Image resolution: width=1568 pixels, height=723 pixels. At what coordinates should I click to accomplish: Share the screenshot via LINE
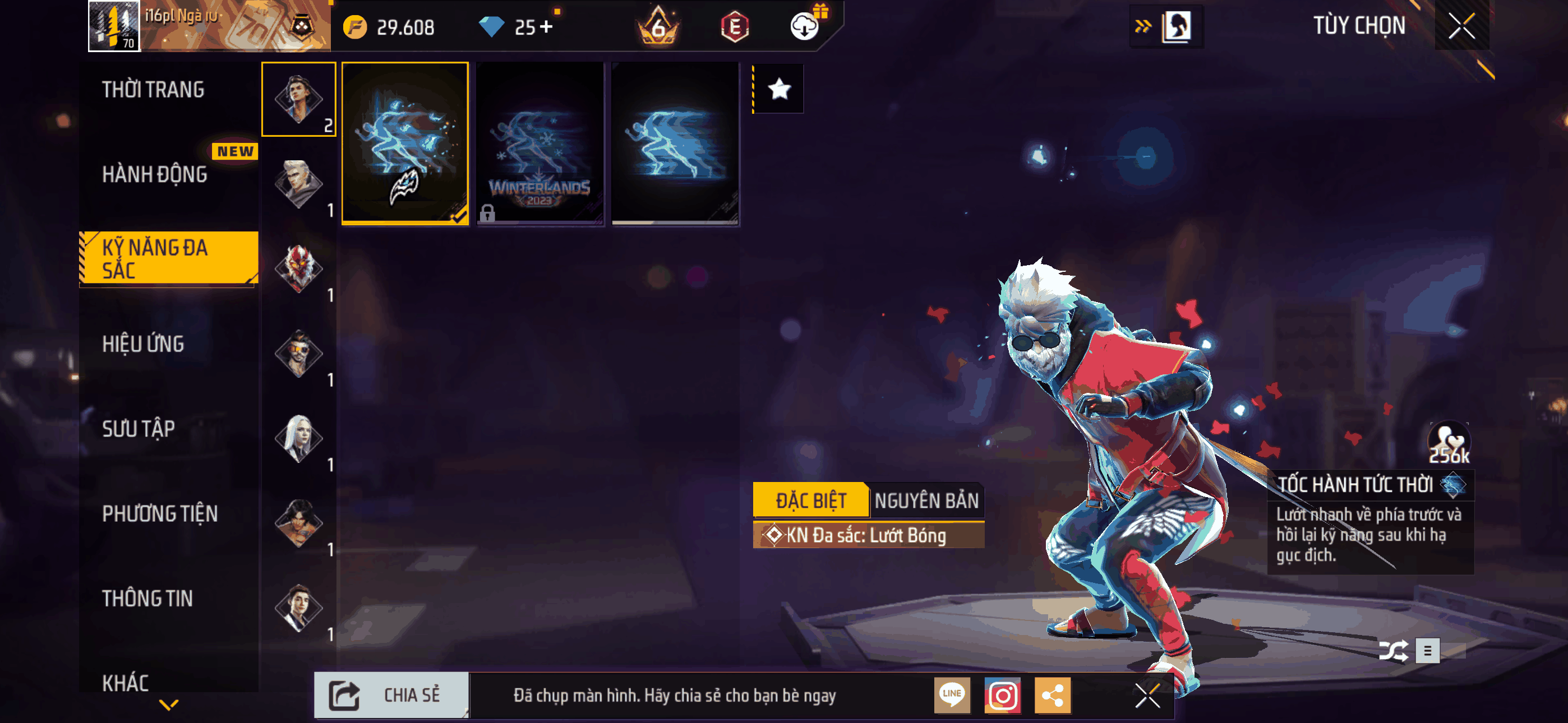pos(952,695)
